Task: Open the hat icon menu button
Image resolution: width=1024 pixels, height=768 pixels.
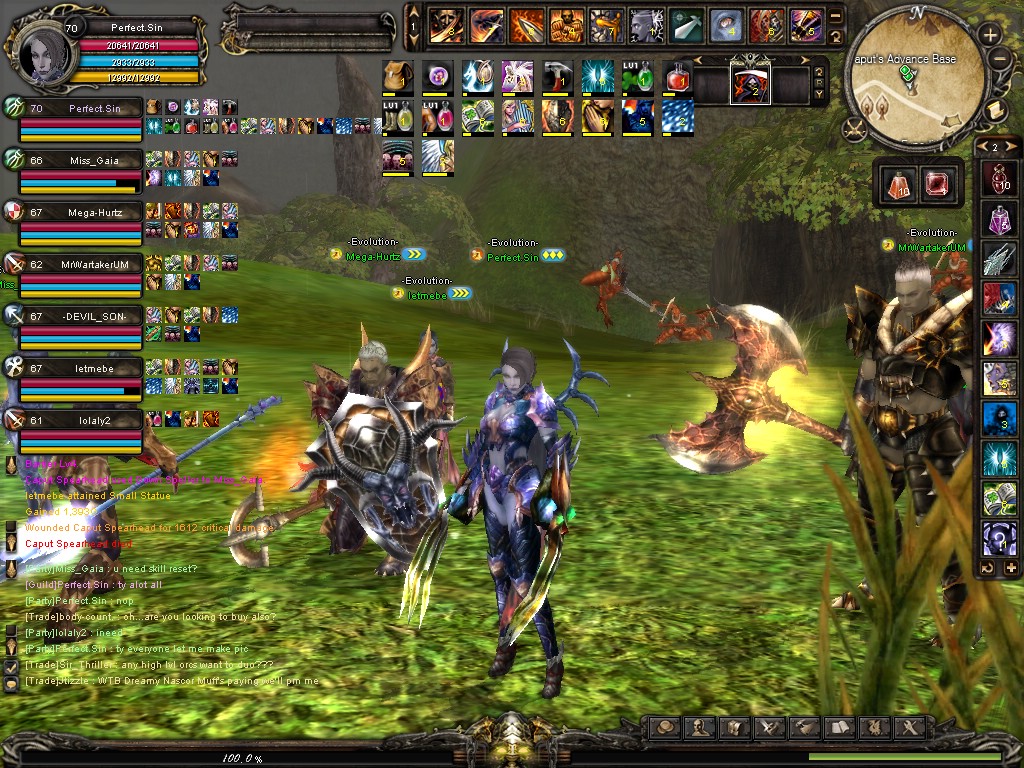Action: 665,728
